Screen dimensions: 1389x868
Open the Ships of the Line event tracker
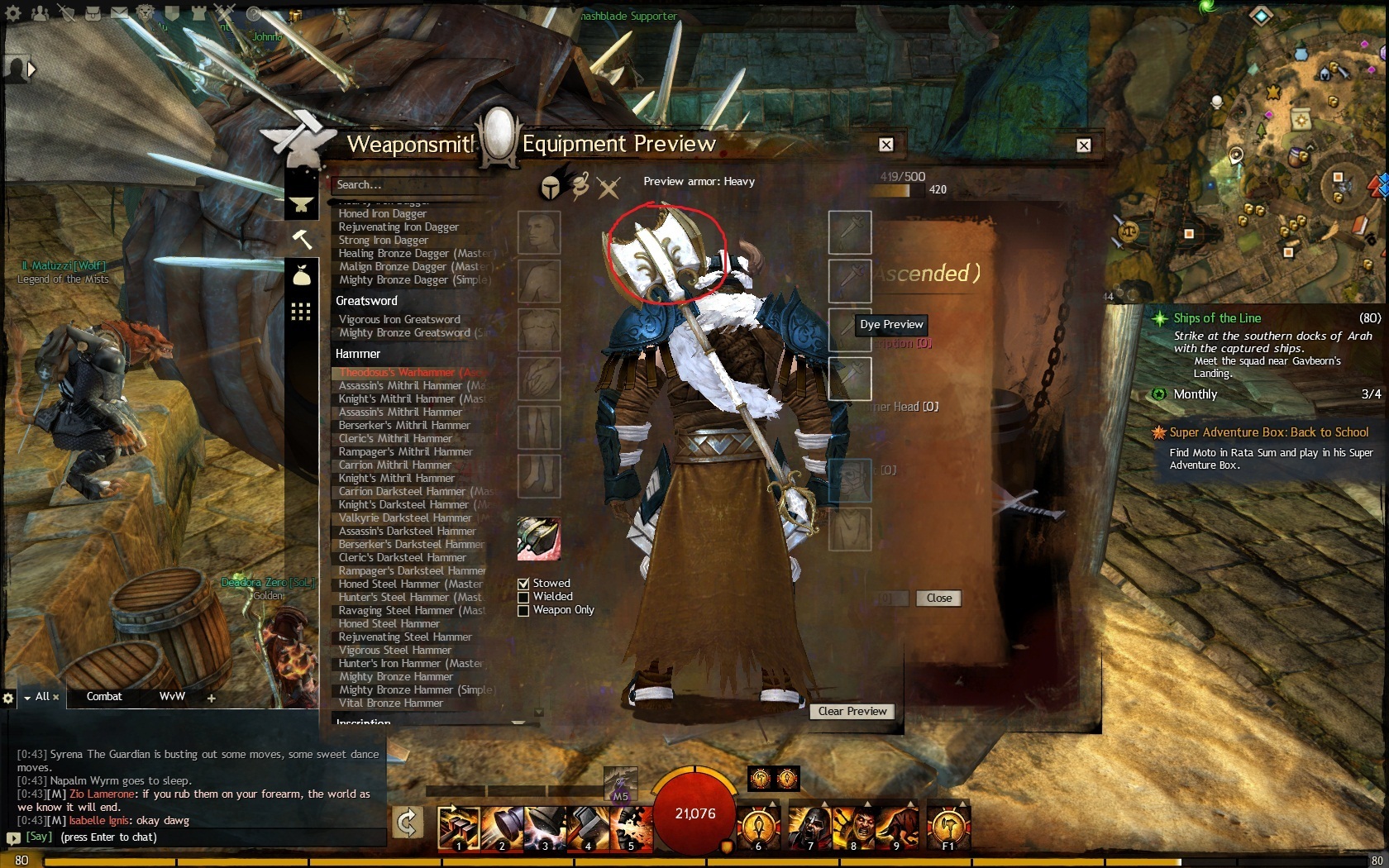[x=1217, y=318]
